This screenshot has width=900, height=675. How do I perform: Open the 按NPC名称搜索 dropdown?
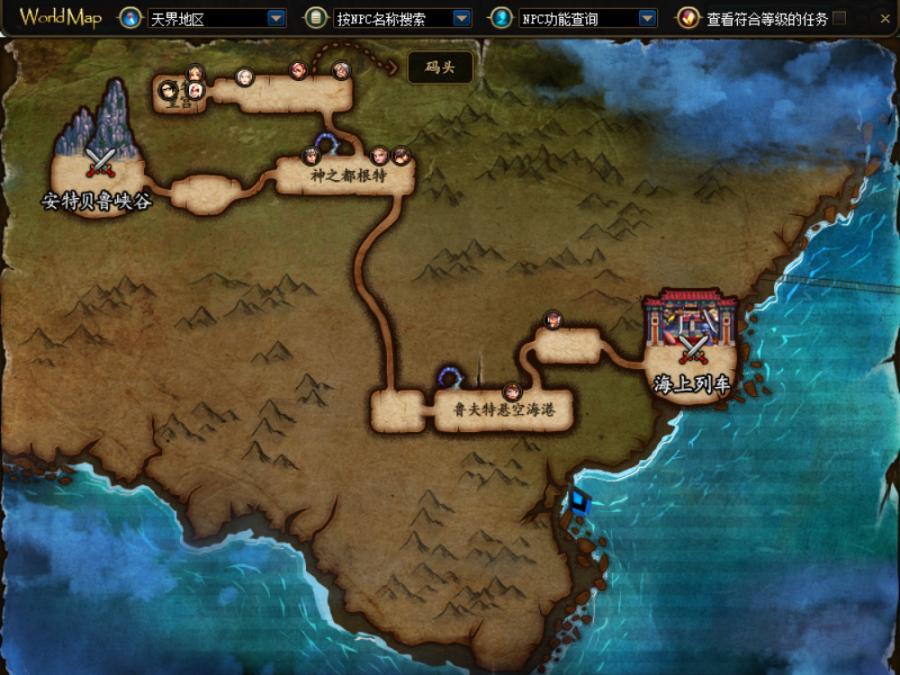[x=461, y=18]
